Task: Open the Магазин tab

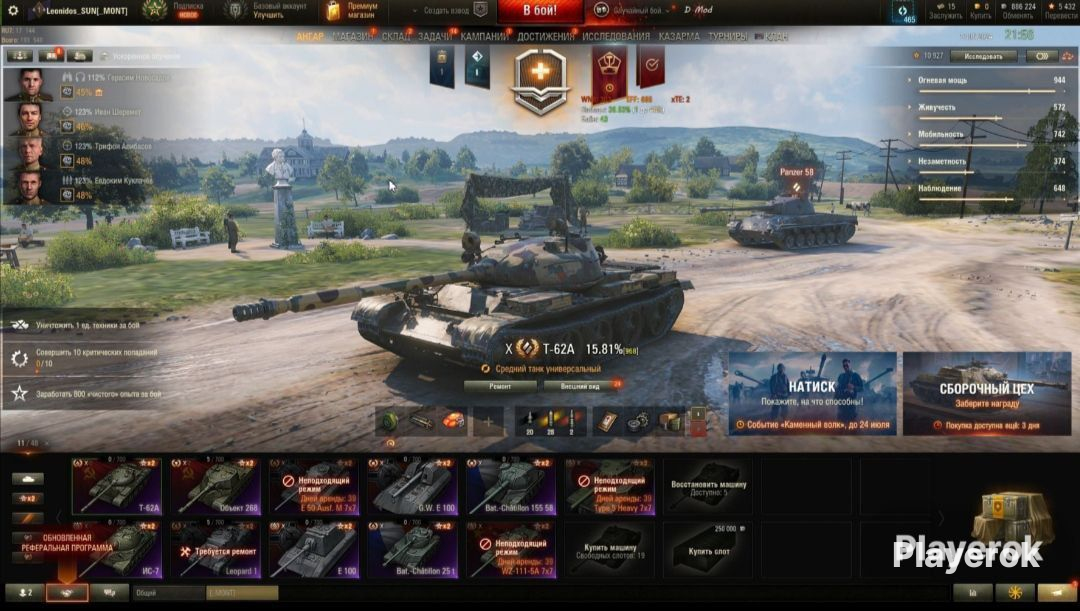Action: [353, 37]
